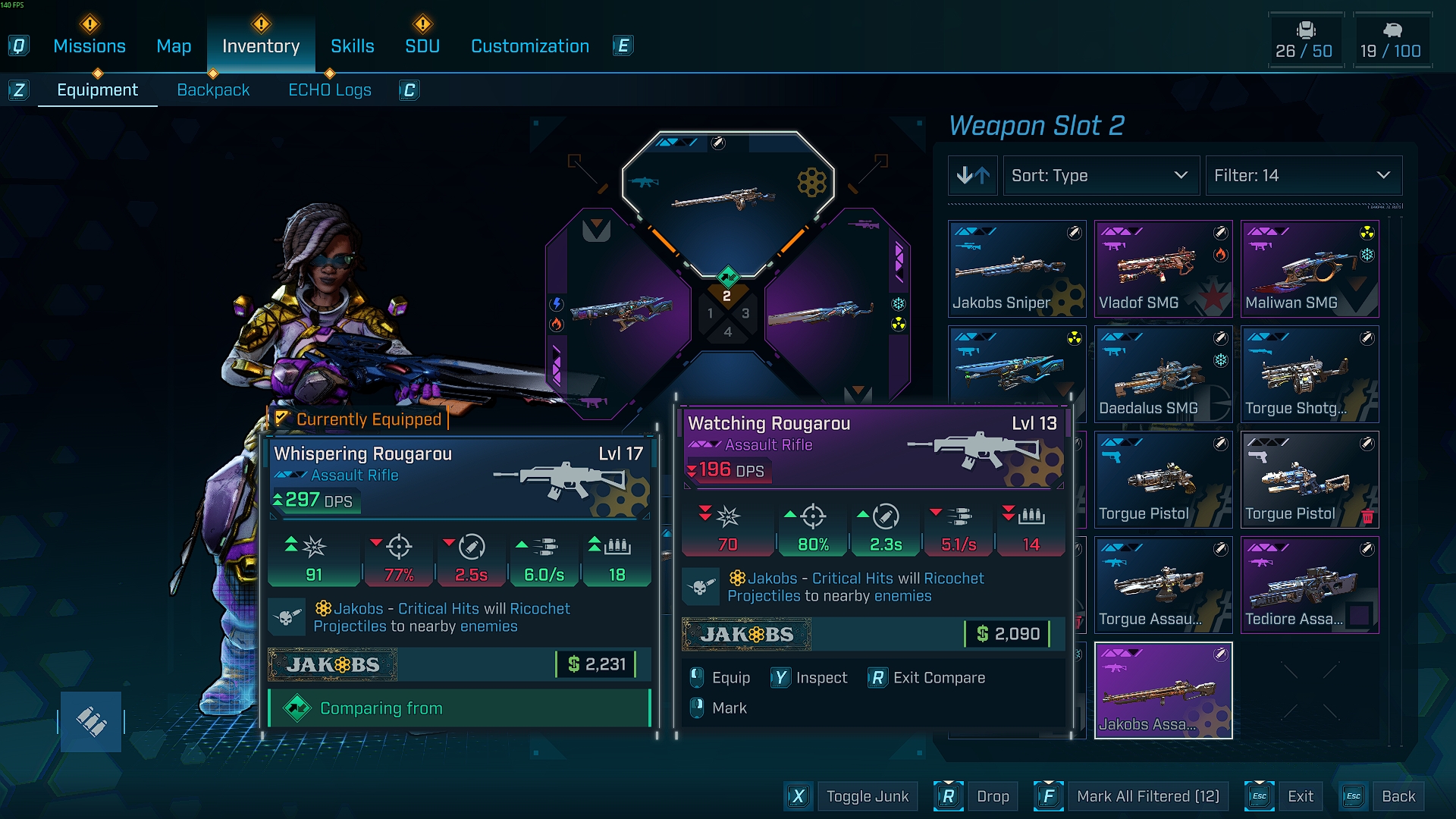View the ECHO Logs sub-tab
1456x819 pixels.
pos(330,90)
